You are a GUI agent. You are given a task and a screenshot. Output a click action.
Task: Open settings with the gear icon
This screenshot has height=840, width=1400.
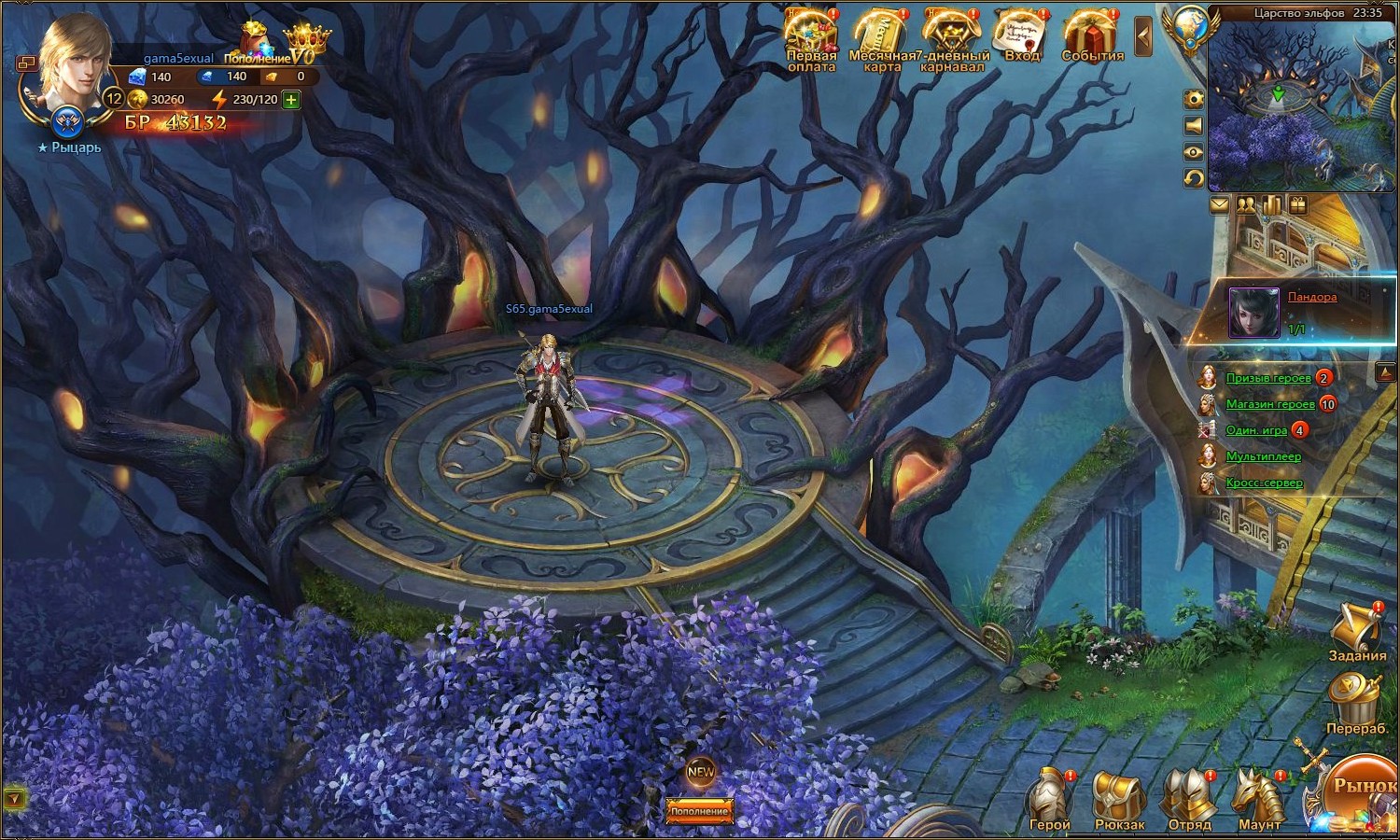[1193, 99]
